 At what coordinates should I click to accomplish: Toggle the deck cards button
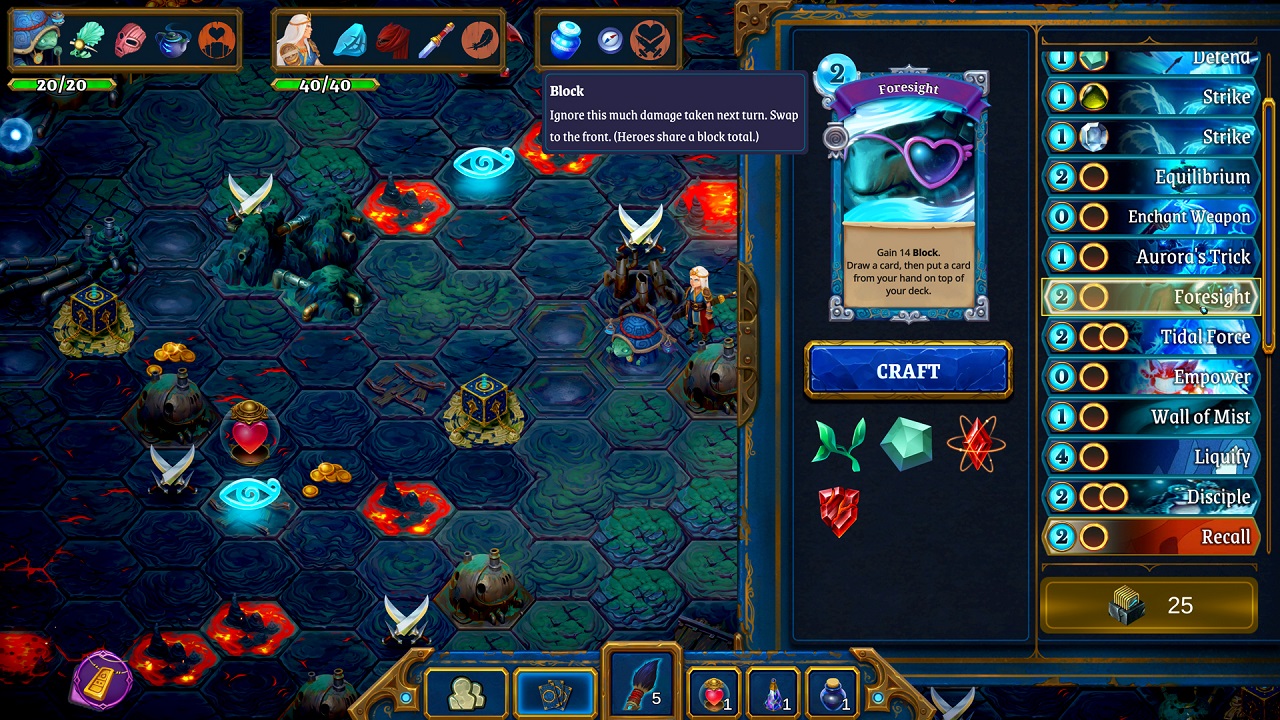tap(553, 694)
